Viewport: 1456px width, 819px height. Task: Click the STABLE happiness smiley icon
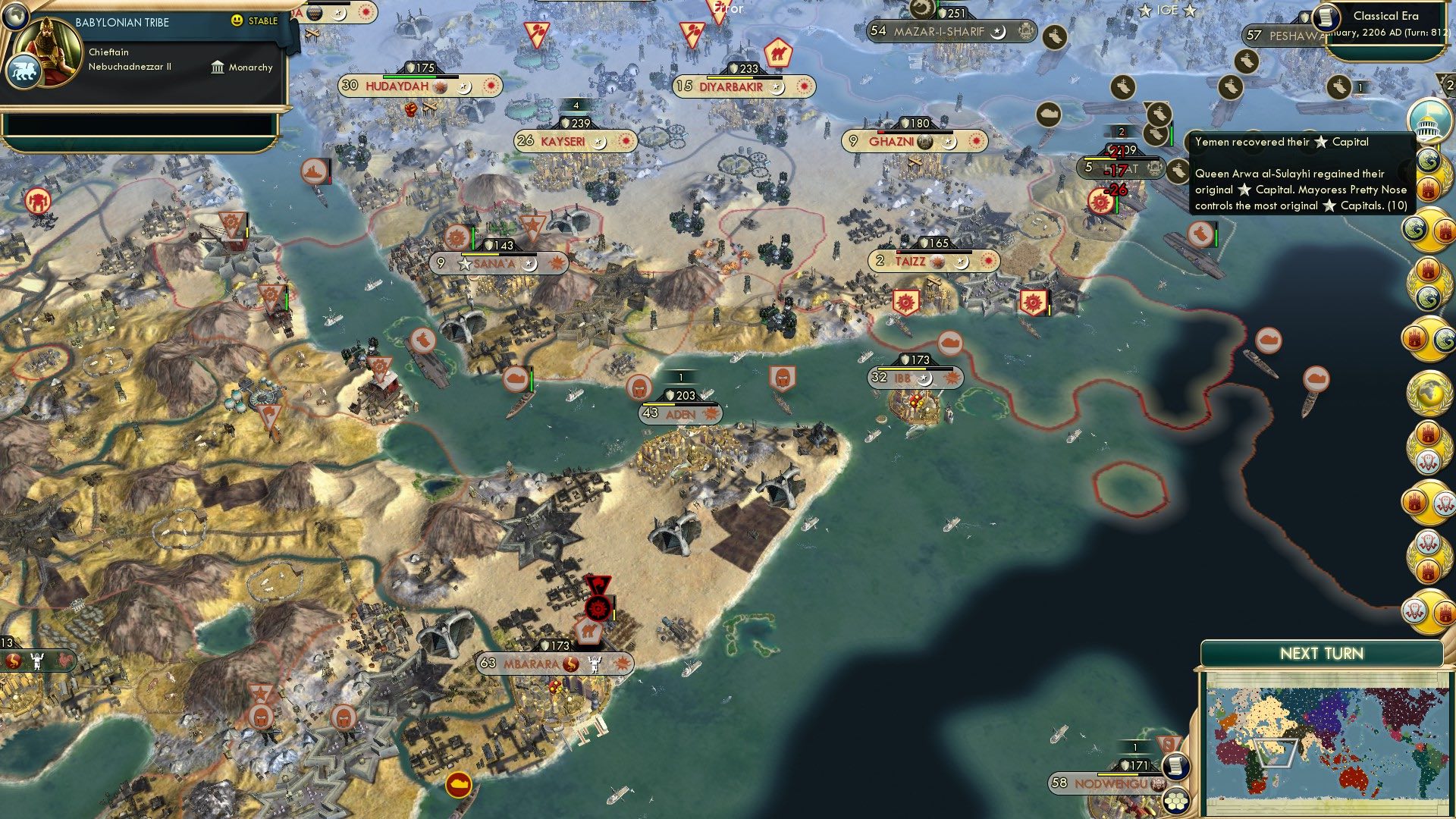click(237, 21)
